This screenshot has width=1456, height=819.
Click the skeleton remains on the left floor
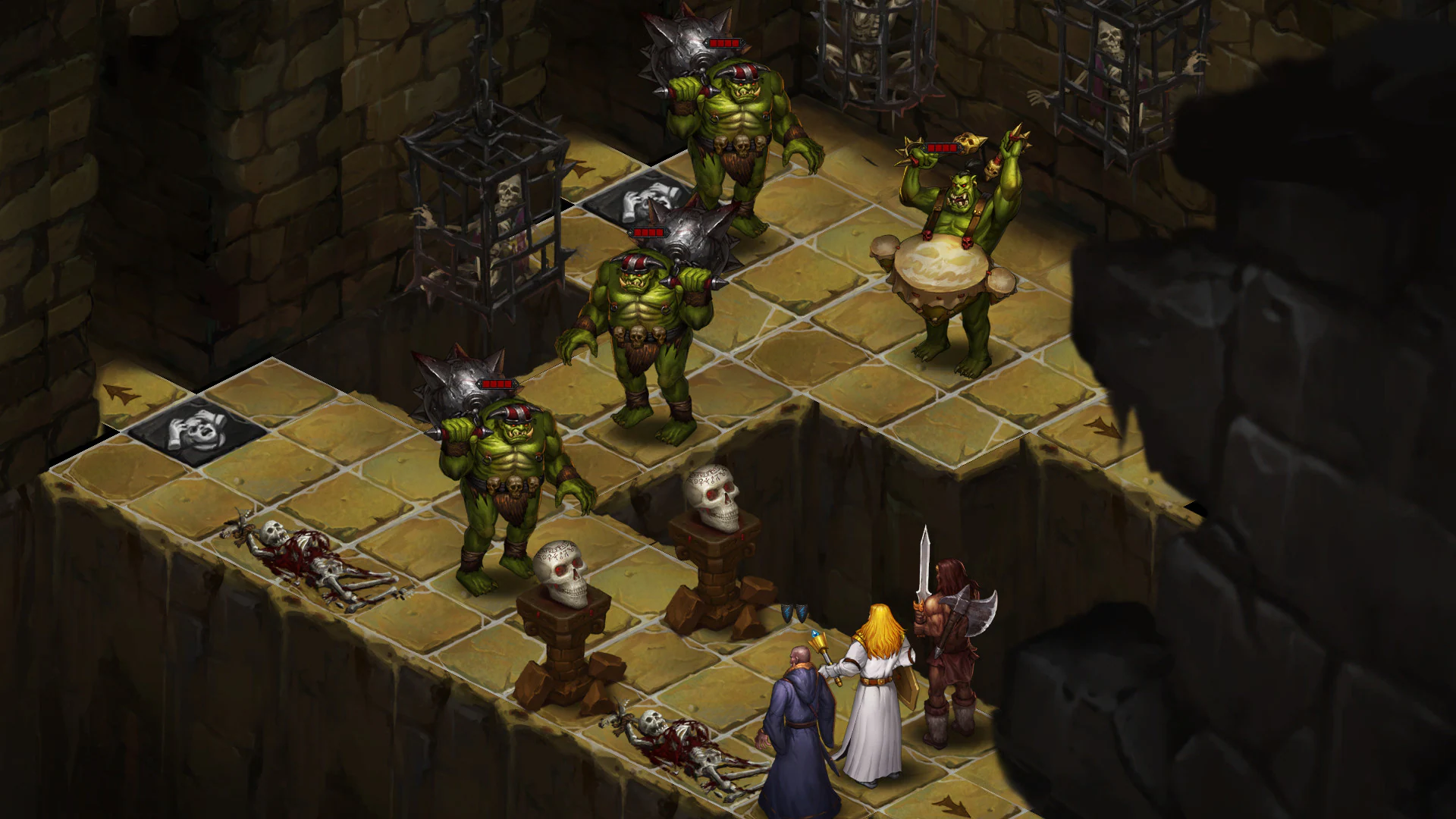(303, 554)
